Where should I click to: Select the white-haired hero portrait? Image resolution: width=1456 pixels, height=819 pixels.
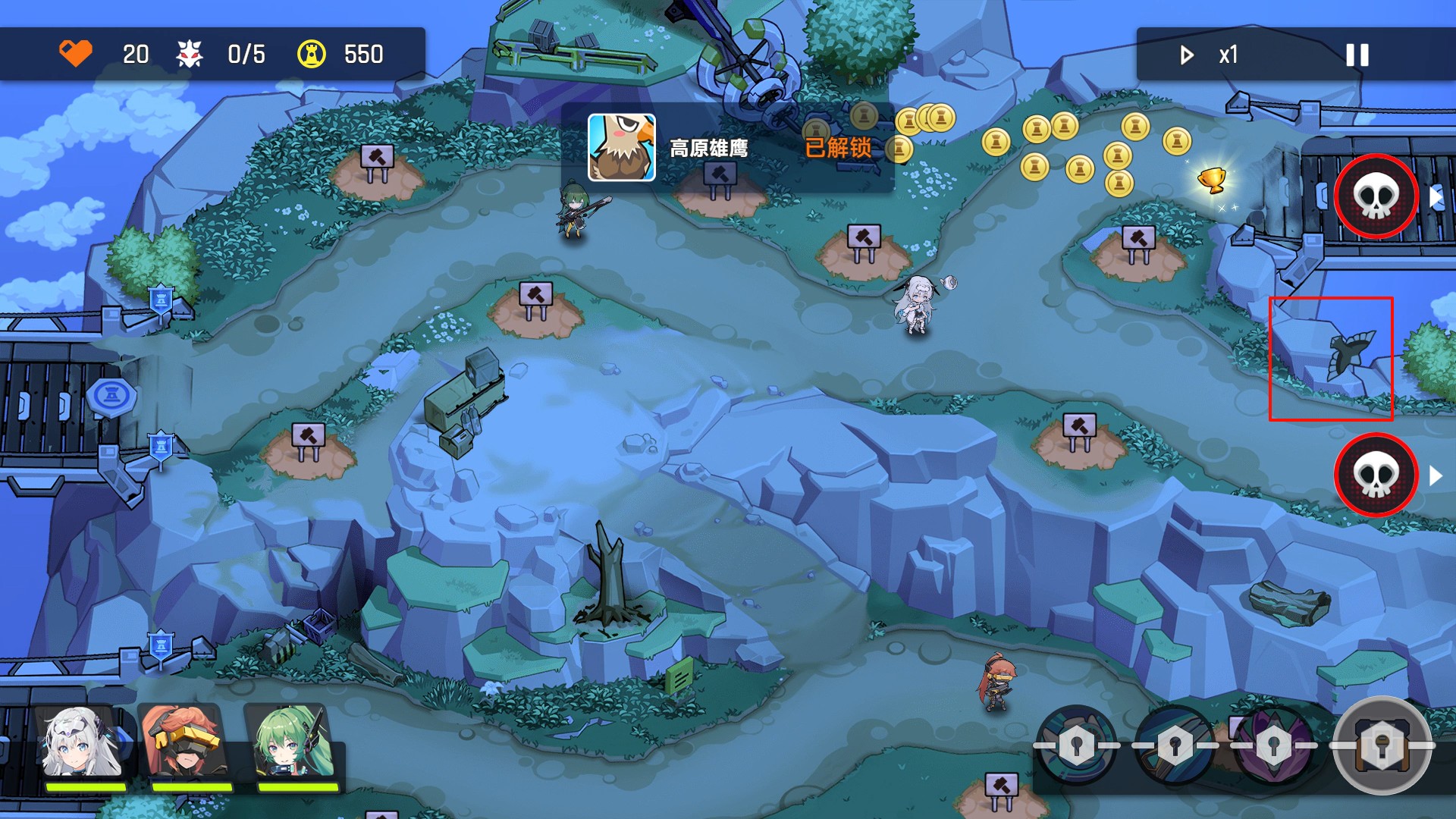click(x=82, y=745)
